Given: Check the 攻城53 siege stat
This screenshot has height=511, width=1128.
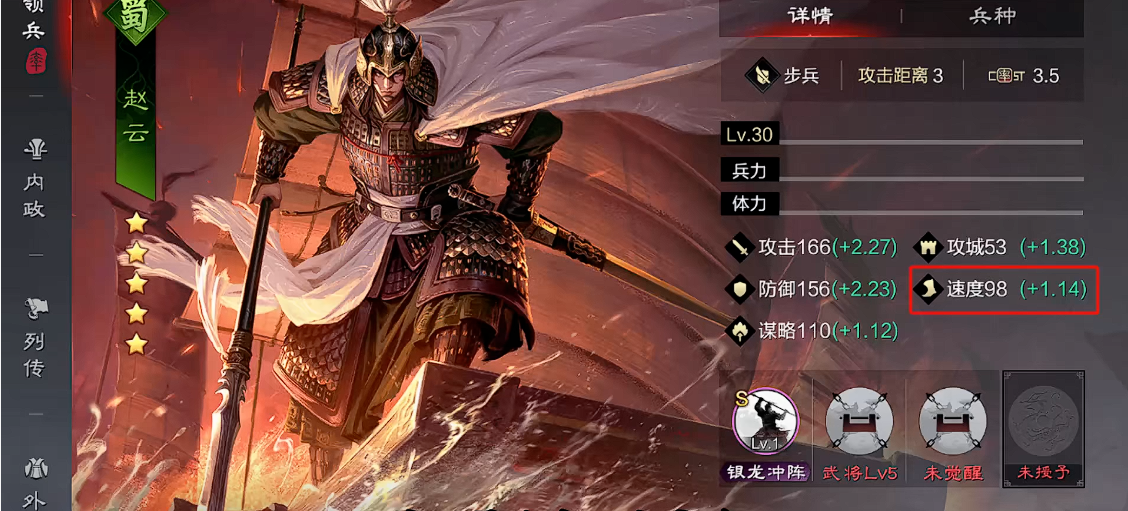Looking at the screenshot, I should pyautogui.click(x=1000, y=247).
